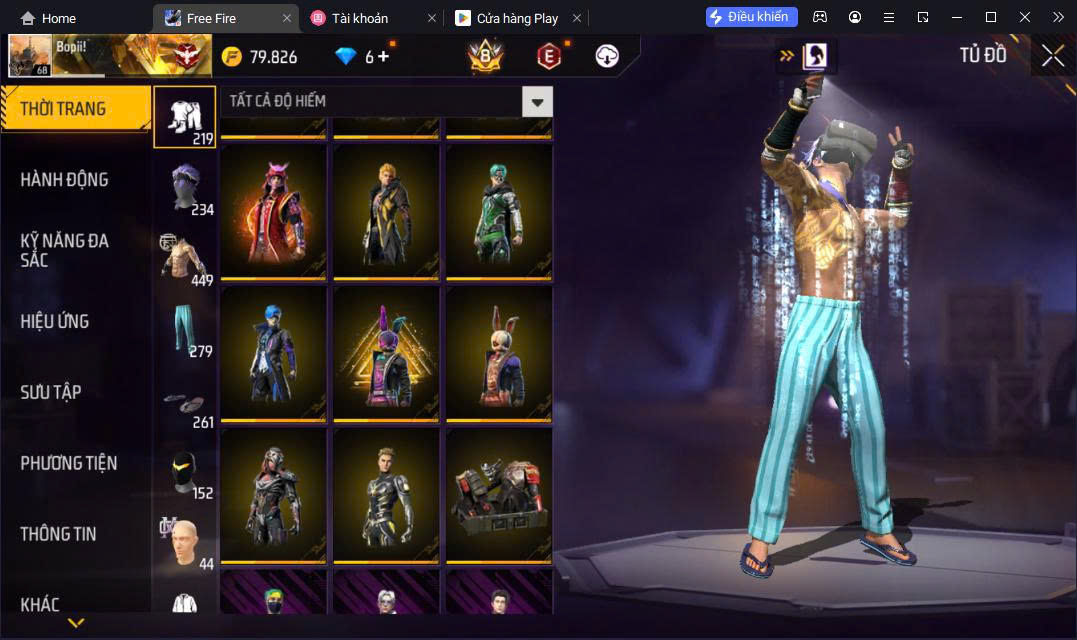The height and width of the screenshot is (640, 1077).
Task: Open the Điều khiển controls panel
Action: tap(752, 17)
